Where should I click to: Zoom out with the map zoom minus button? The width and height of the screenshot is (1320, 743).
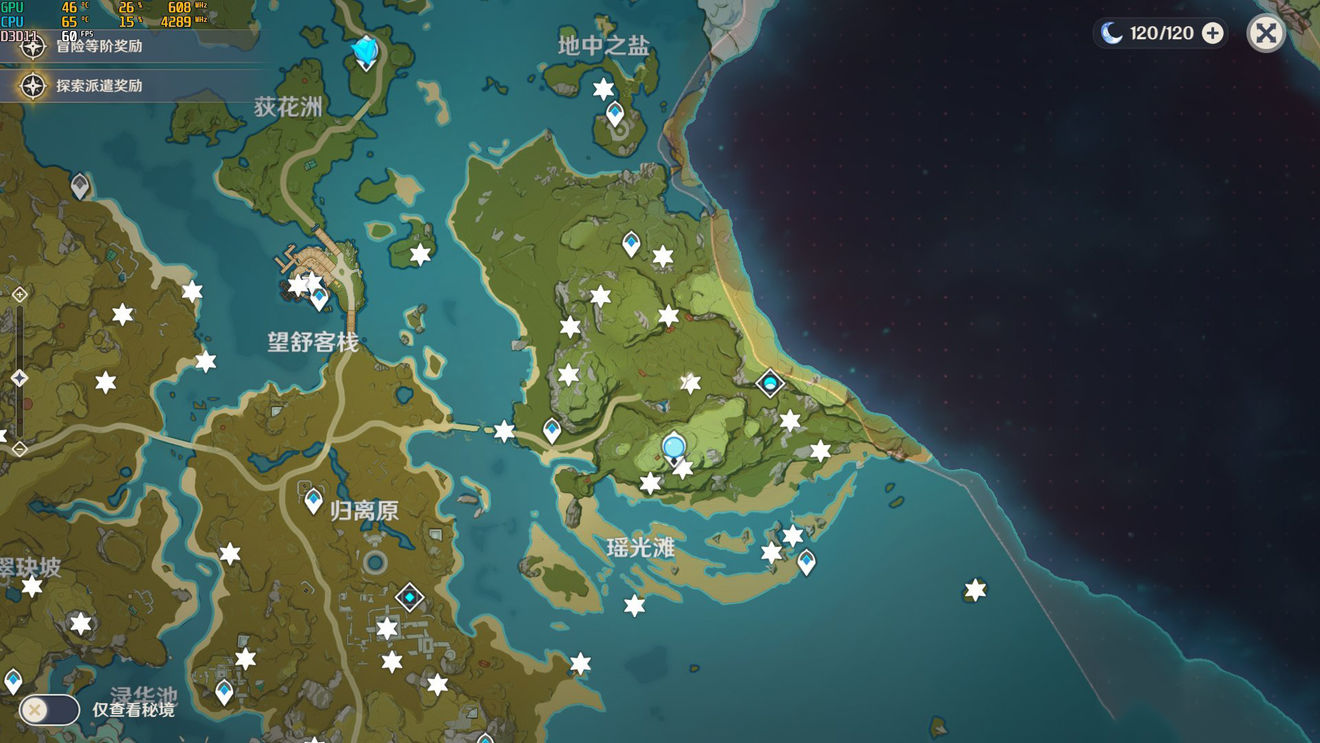19,449
